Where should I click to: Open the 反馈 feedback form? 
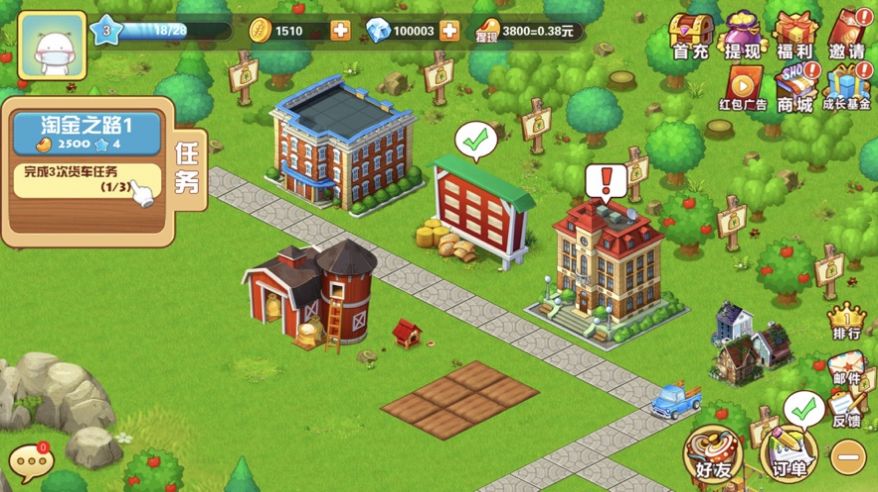click(846, 411)
